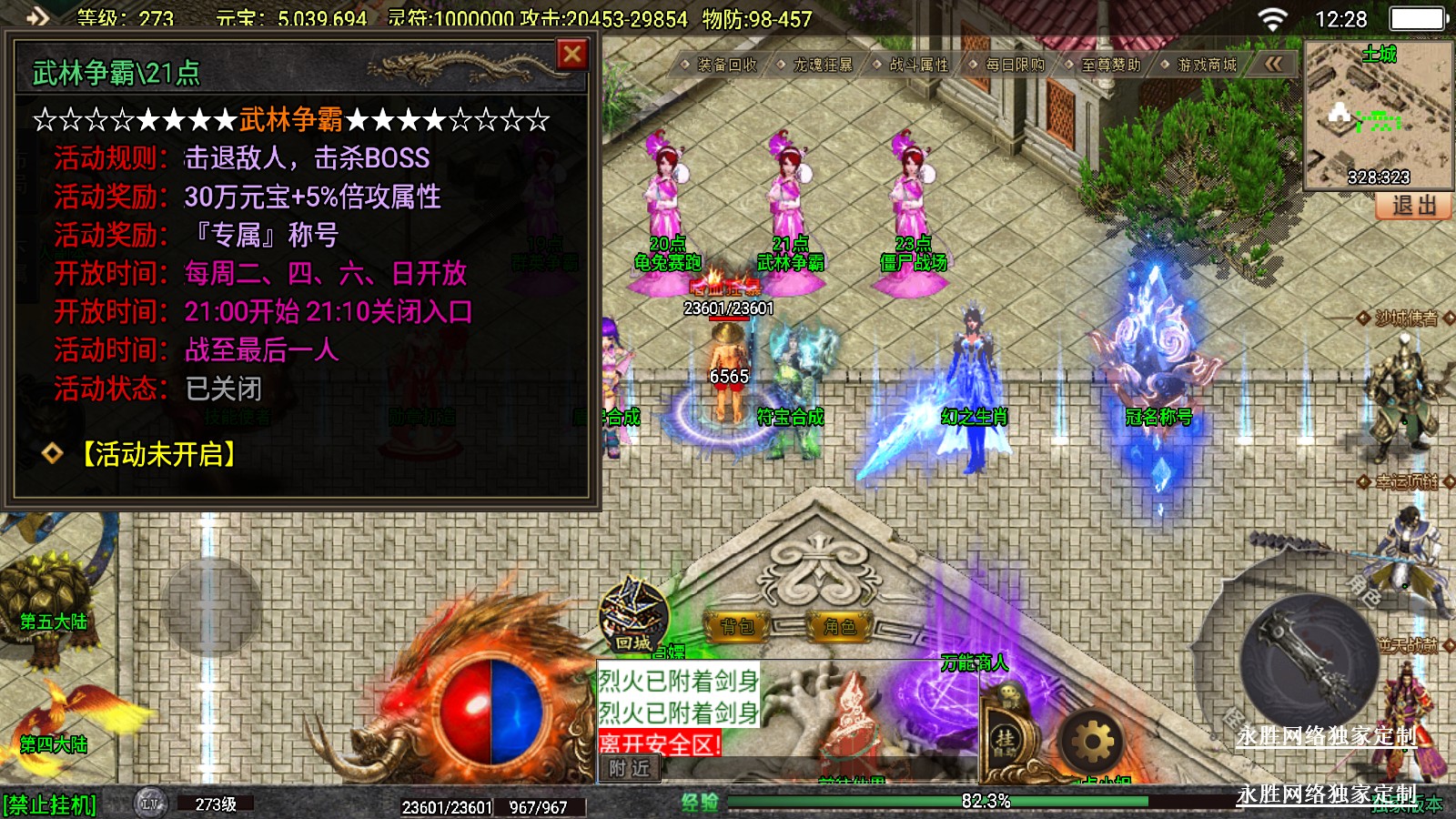Open the 角色 character sheet
The width and height of the screenshot is (1456, 819).
point(839,626)
